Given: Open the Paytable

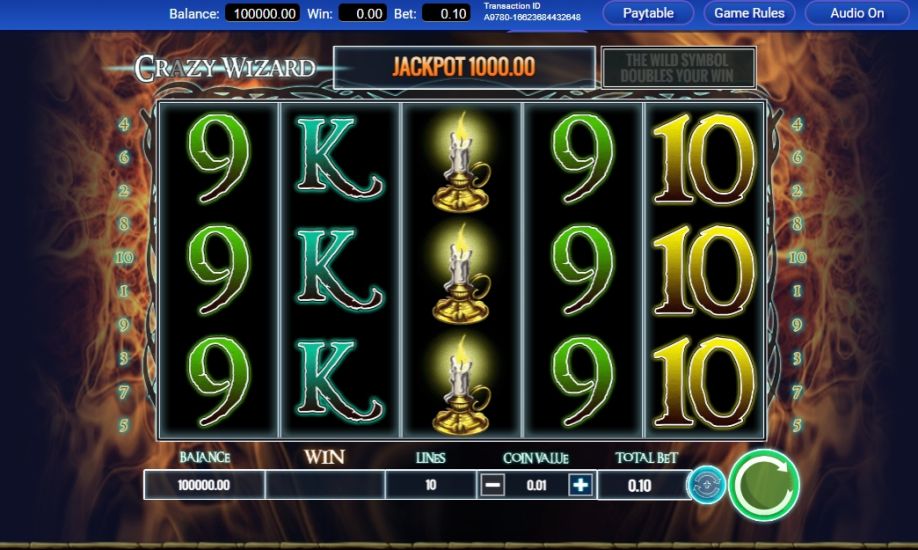Looking at the screenshot, I should click(648, 14).
